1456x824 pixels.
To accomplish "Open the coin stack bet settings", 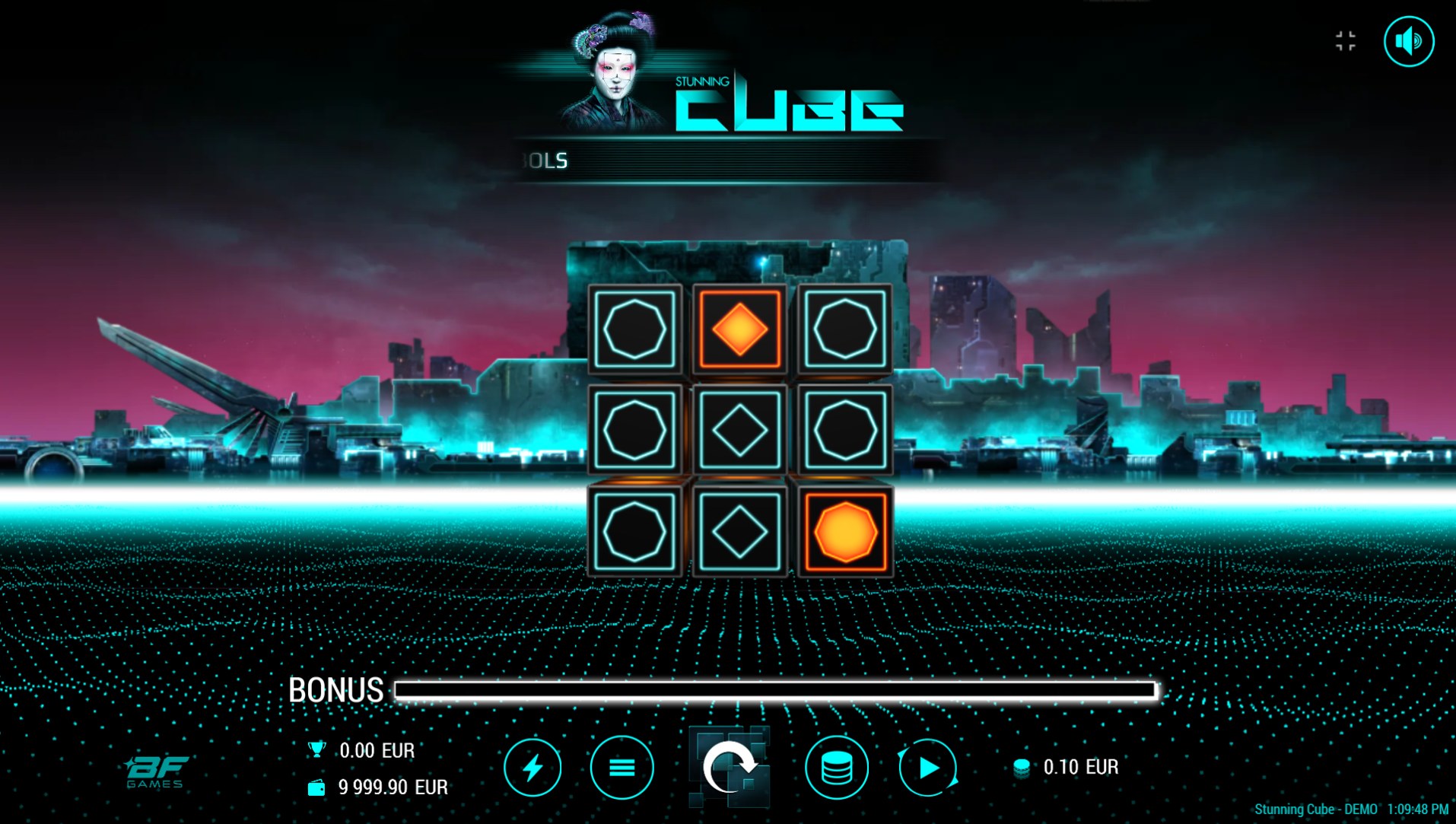I will 836,767.
